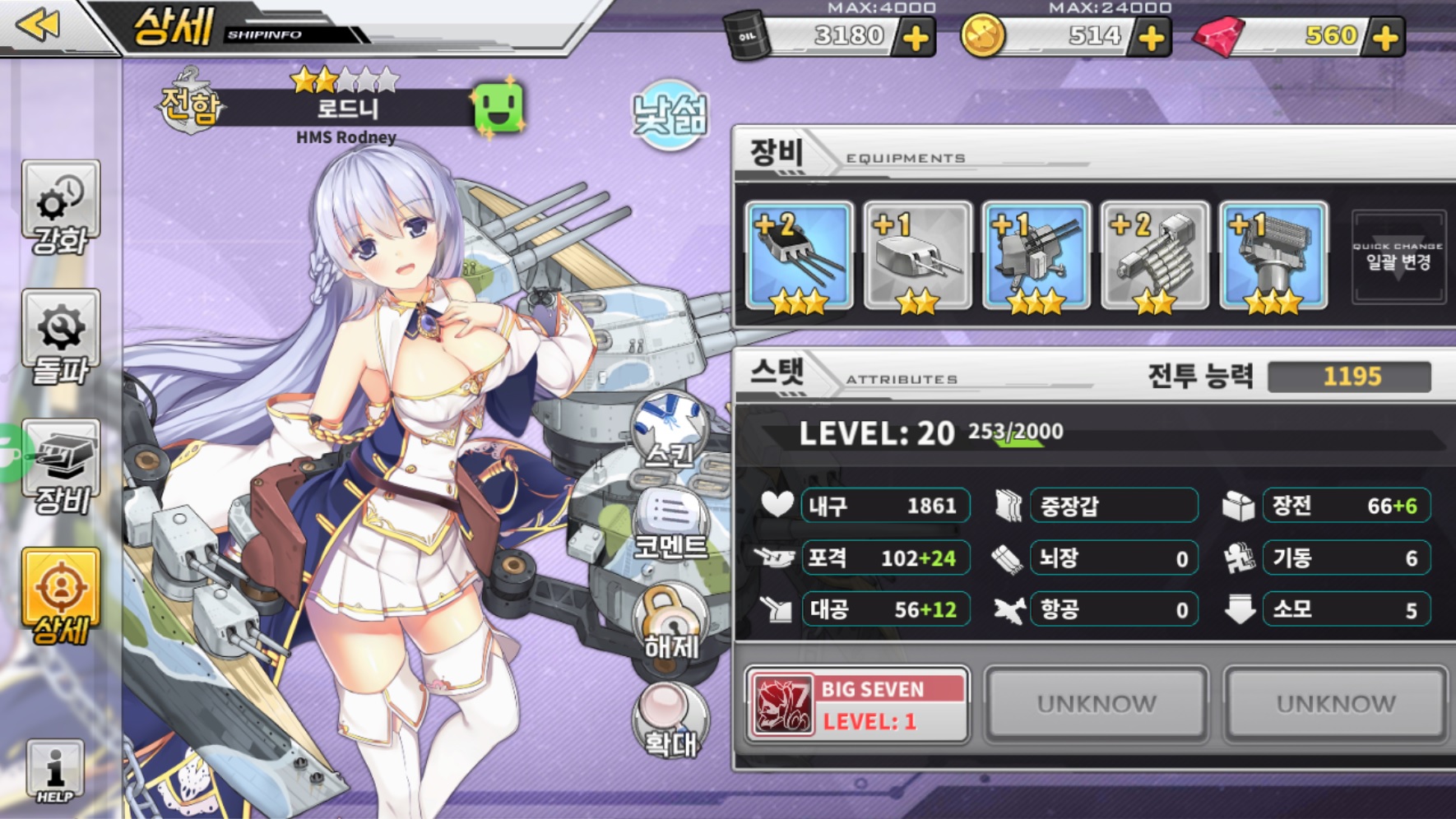
Task: Select the blue multi-barrel launcher equipment slot
Action: pyautogui.click(x=1273, y=257)
